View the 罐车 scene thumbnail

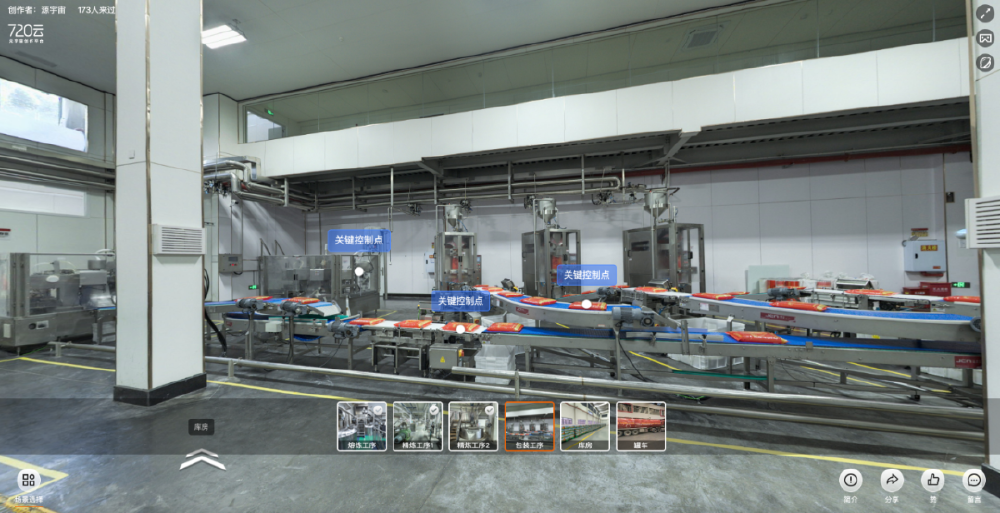pyautogui.click(x=641, y=425)
